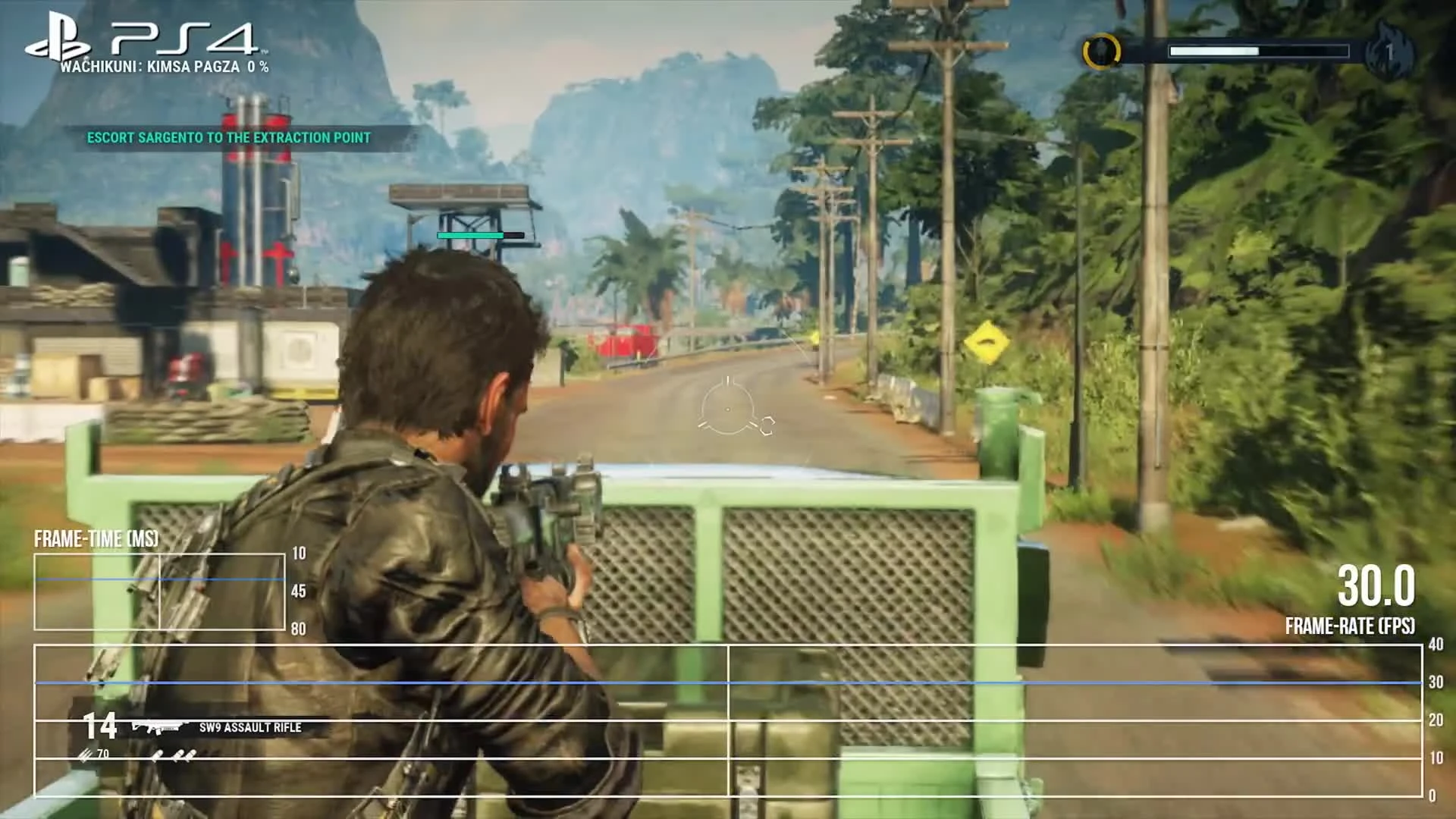Click the aiming reticle at screen center
1456x819 pixels.
click(x=728, y=409)
